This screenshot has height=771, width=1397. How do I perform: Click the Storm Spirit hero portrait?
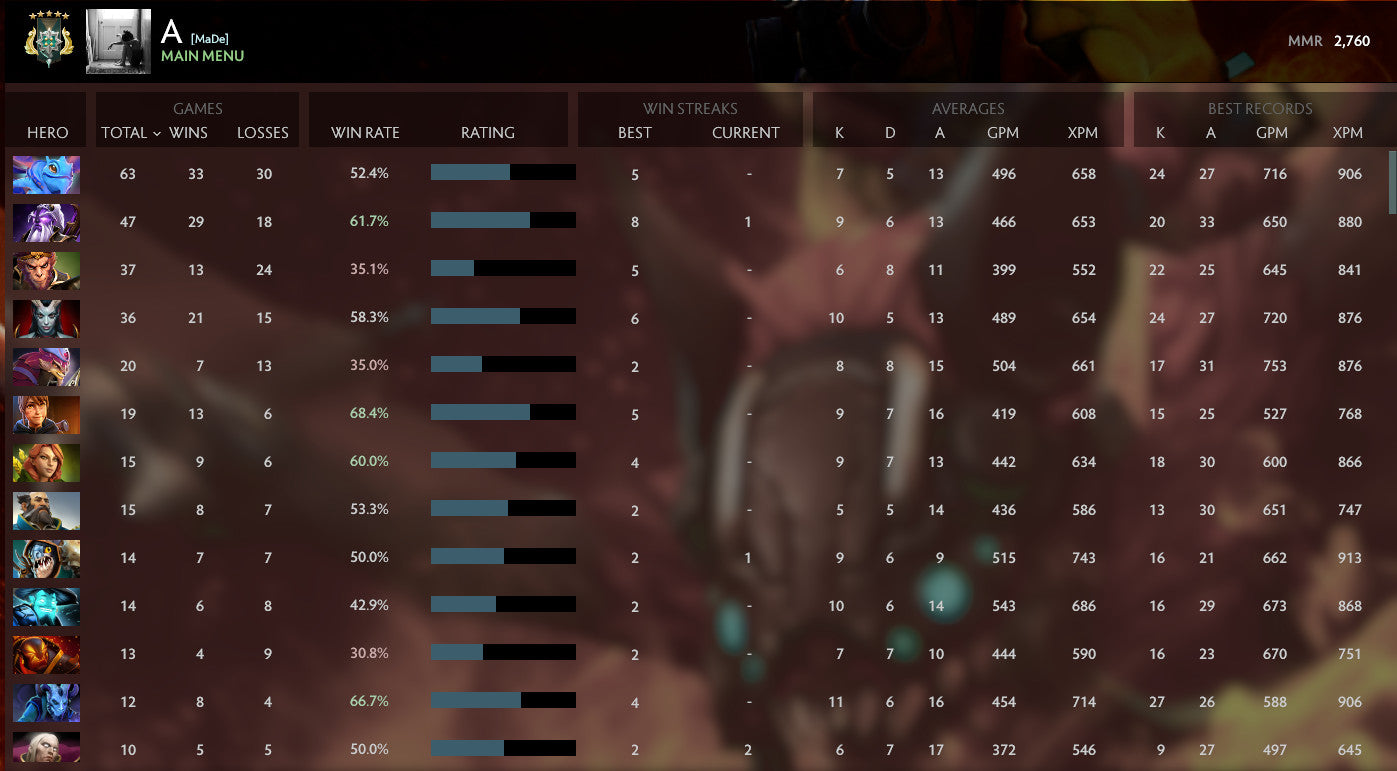[45, 606]
